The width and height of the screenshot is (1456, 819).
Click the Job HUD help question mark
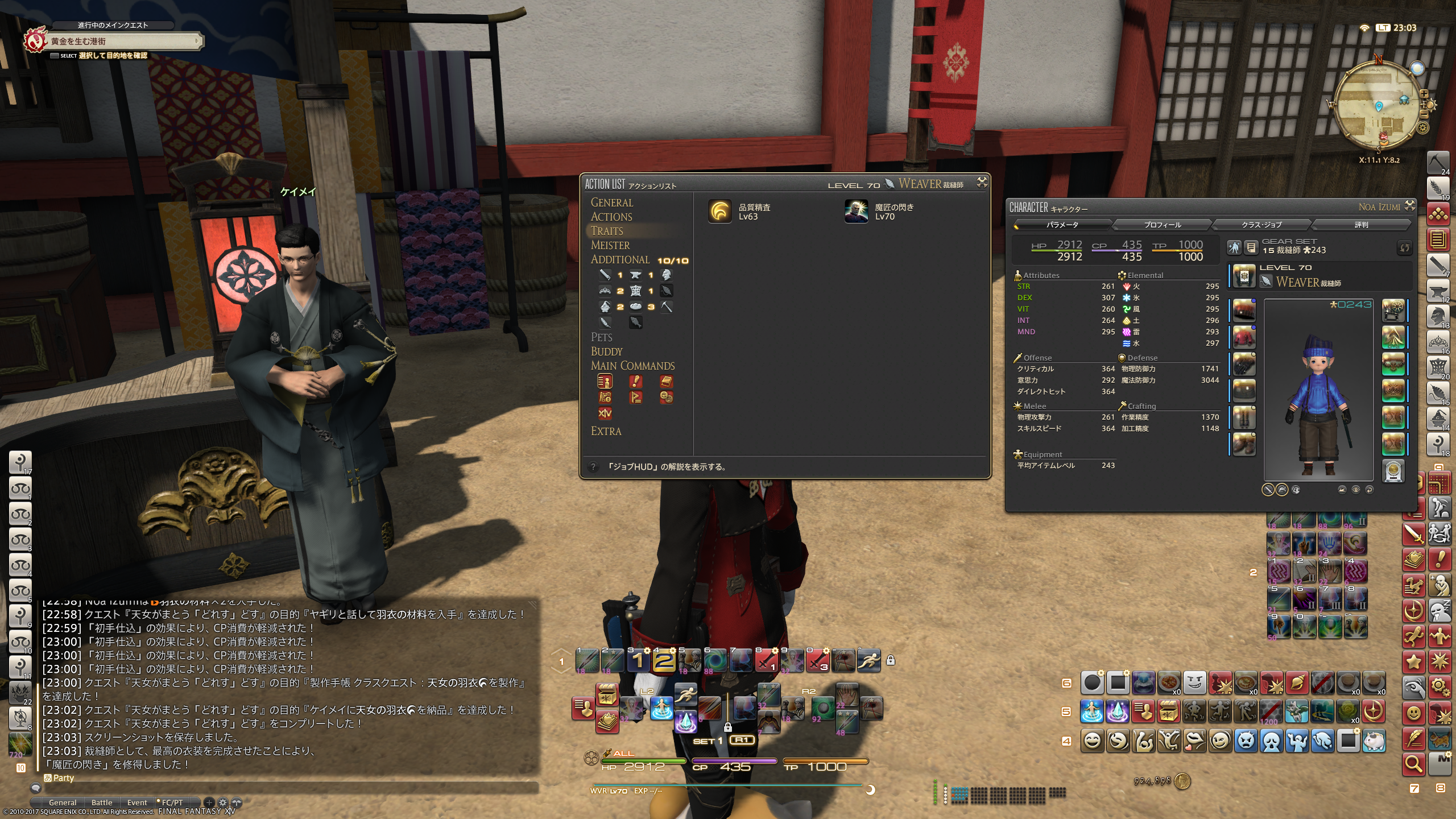593,467
